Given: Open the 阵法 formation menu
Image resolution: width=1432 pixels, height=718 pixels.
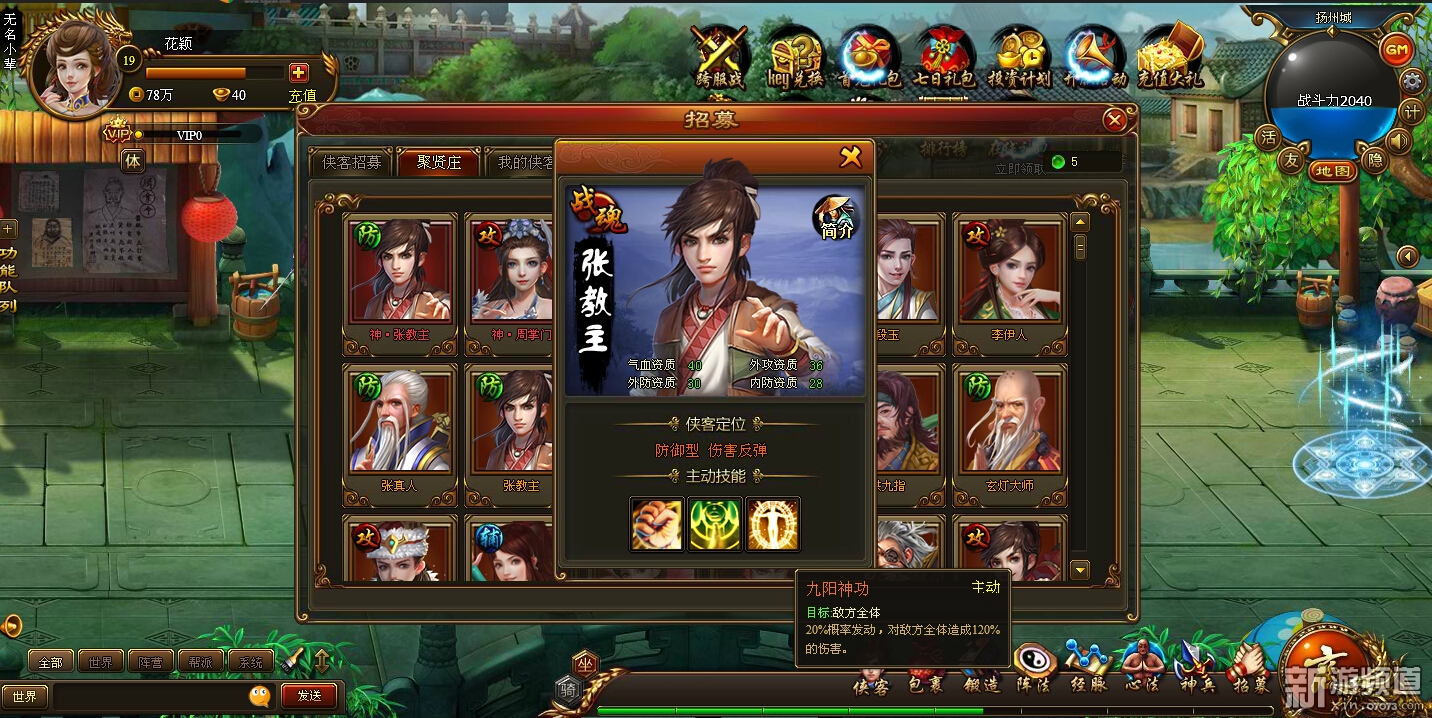Looking at the screenshot, I should 1034,664.
